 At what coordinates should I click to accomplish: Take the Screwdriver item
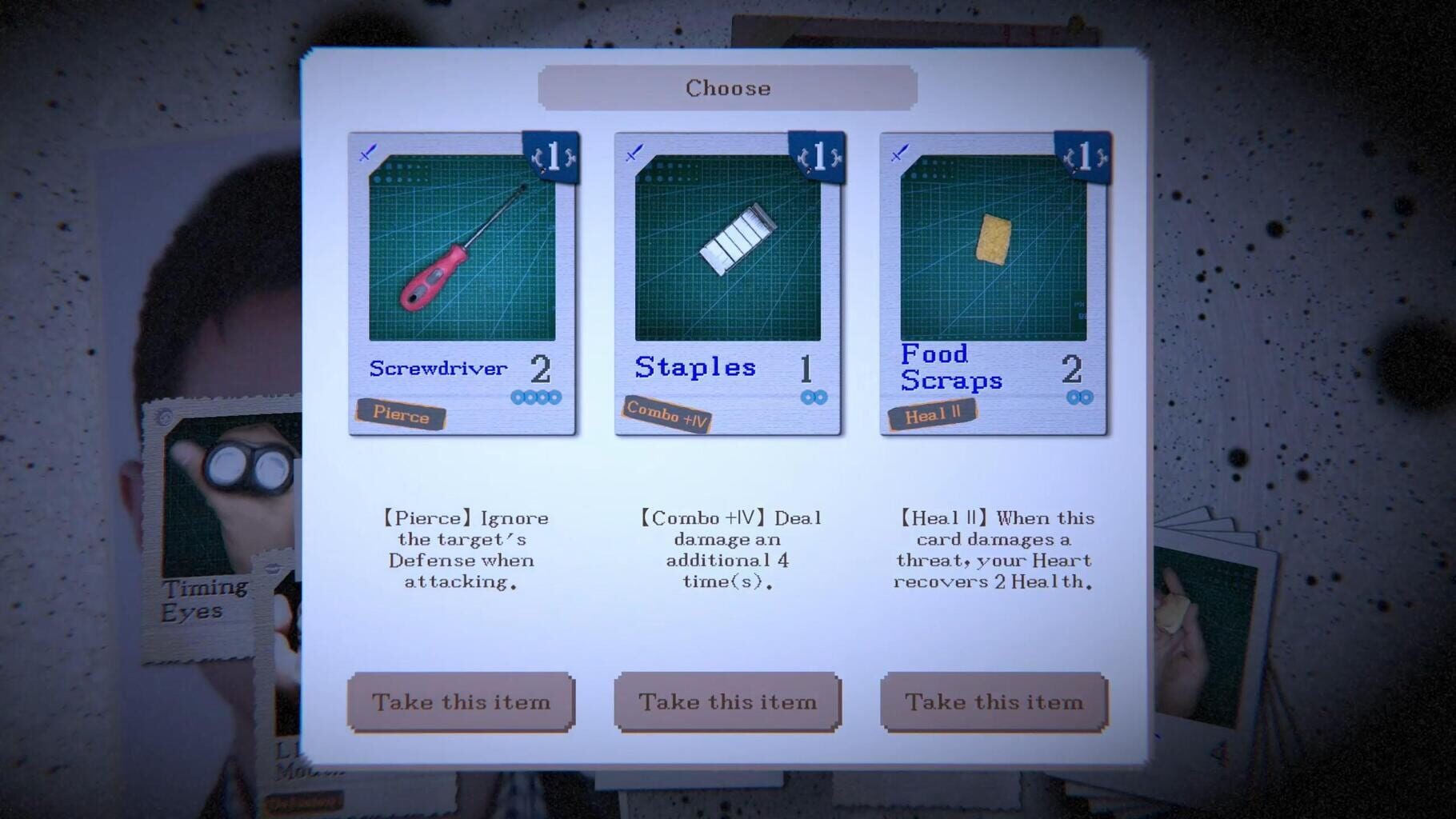[461, 701]
